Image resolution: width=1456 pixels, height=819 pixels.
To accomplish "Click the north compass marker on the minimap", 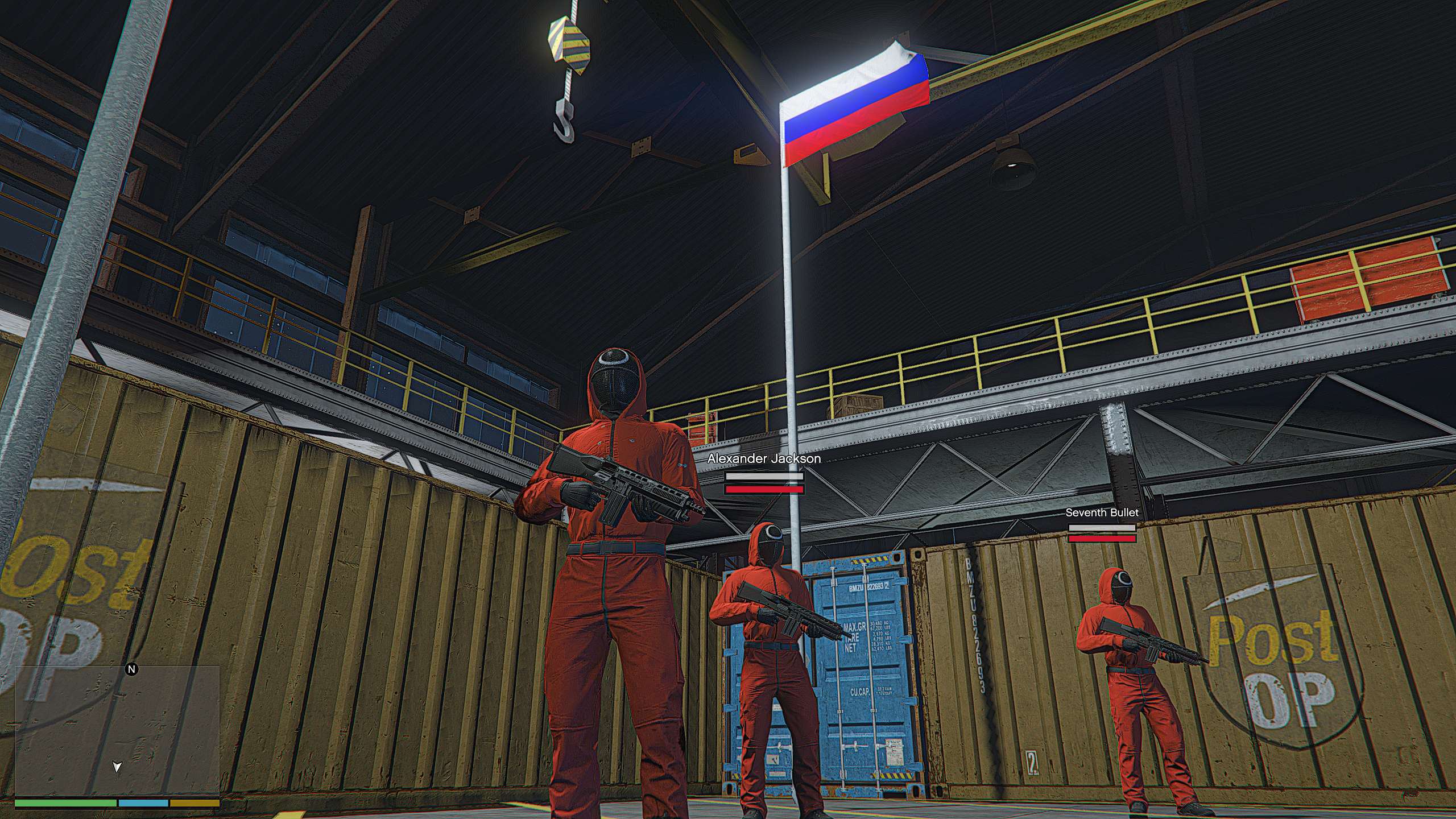I will 131,669.
